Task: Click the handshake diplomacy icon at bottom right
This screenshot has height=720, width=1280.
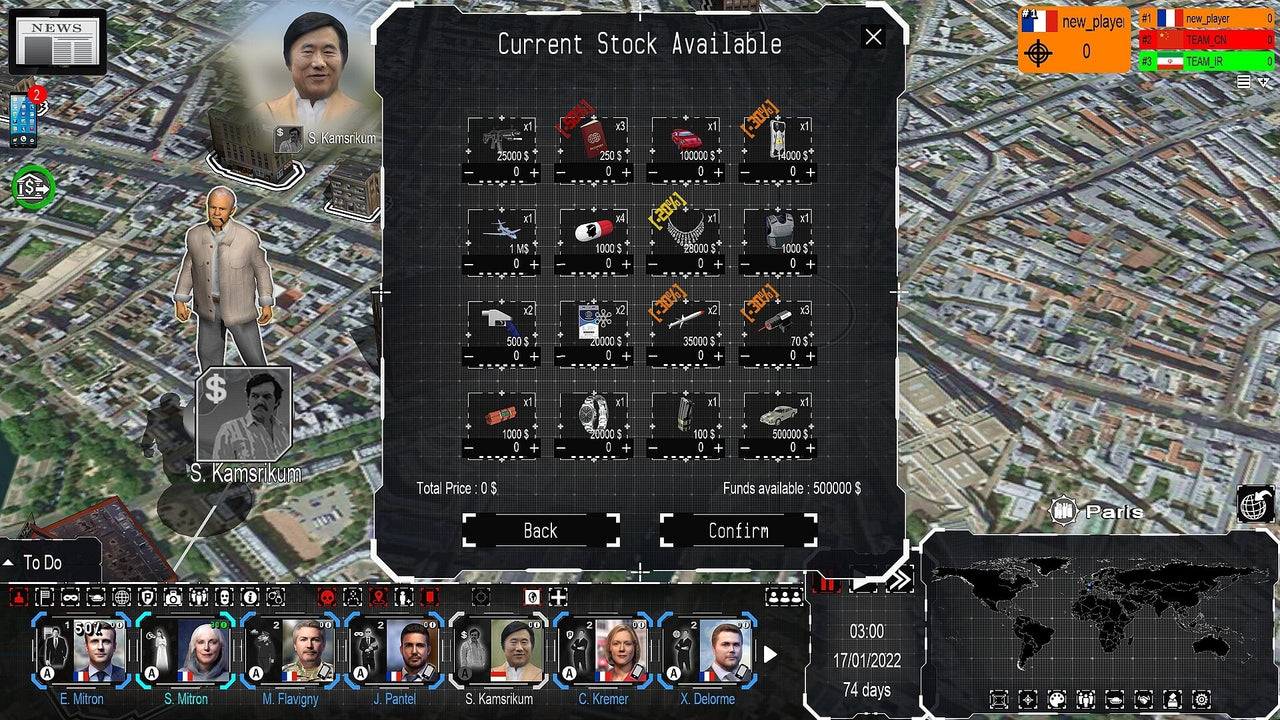Action: (x=1143, y=698)
